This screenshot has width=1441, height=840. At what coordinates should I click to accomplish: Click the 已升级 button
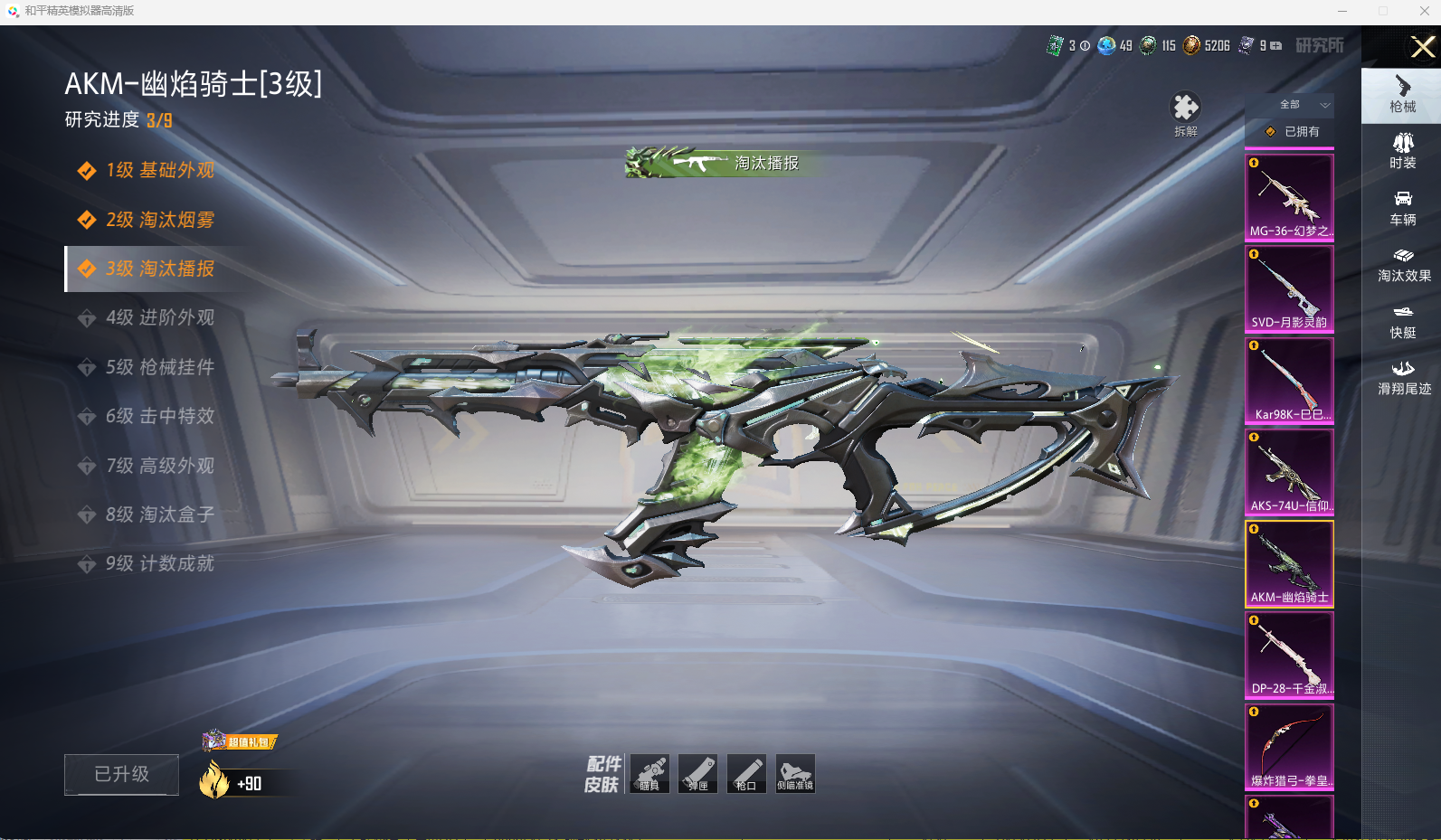121,774
